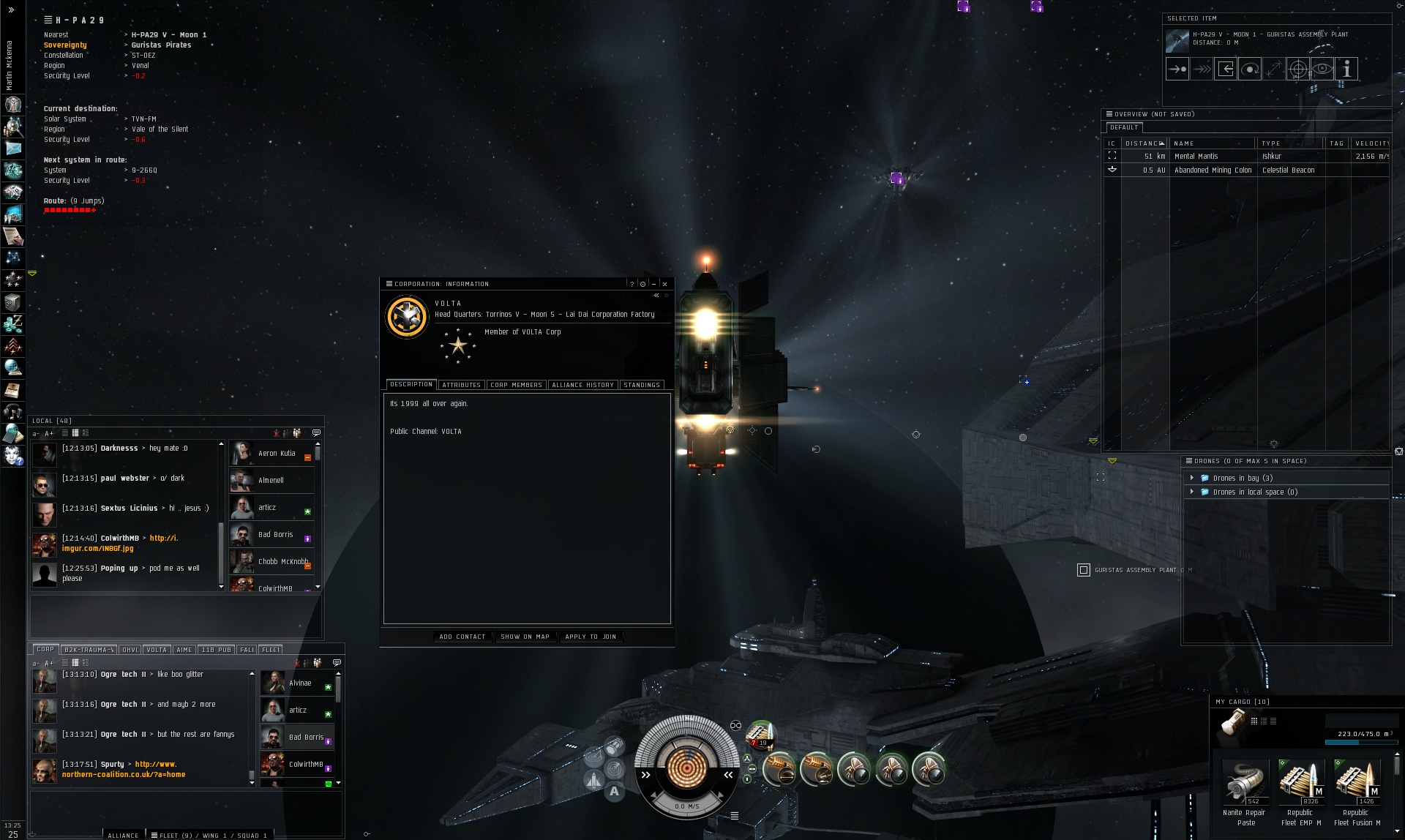Image resolution: width=1405 pixels, height=840 pixels.
Task: Switch to the Fleet chat tab
Action: pyautogui.click(x=270, y=650)
